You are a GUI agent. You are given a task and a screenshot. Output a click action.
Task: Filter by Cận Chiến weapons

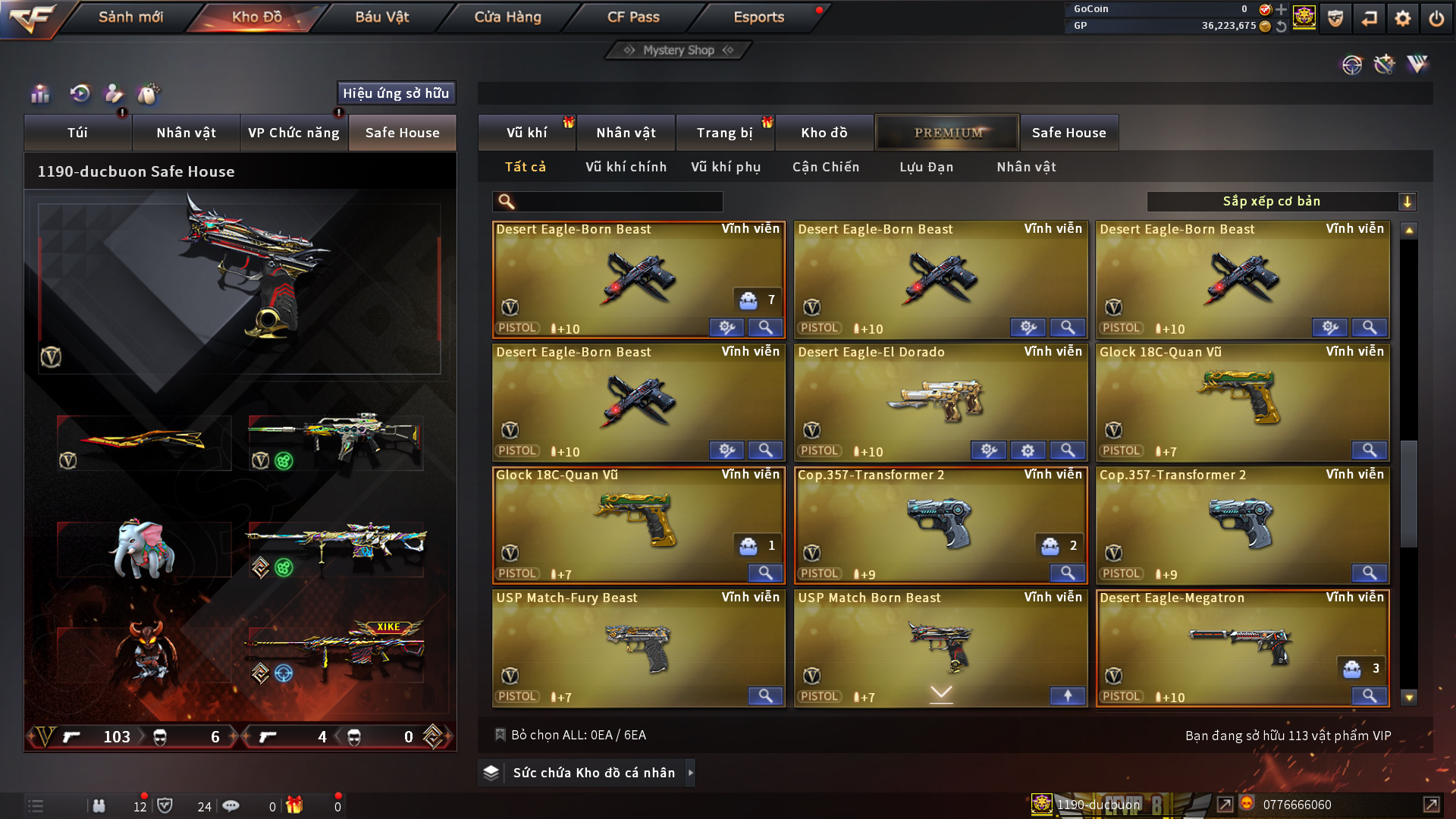[826, 167]
